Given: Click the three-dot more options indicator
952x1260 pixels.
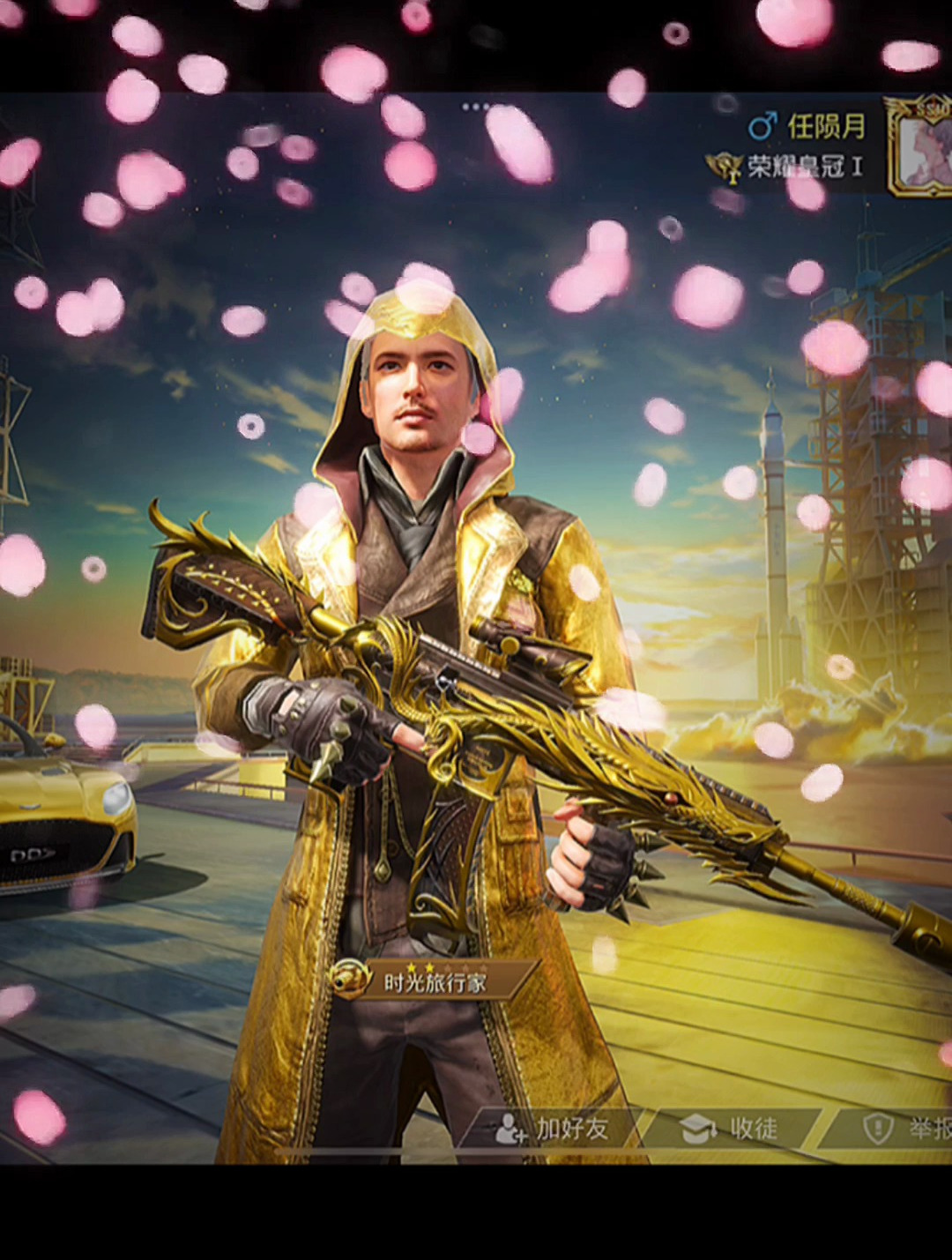Looking at the screenshot, I should [475, 107].
